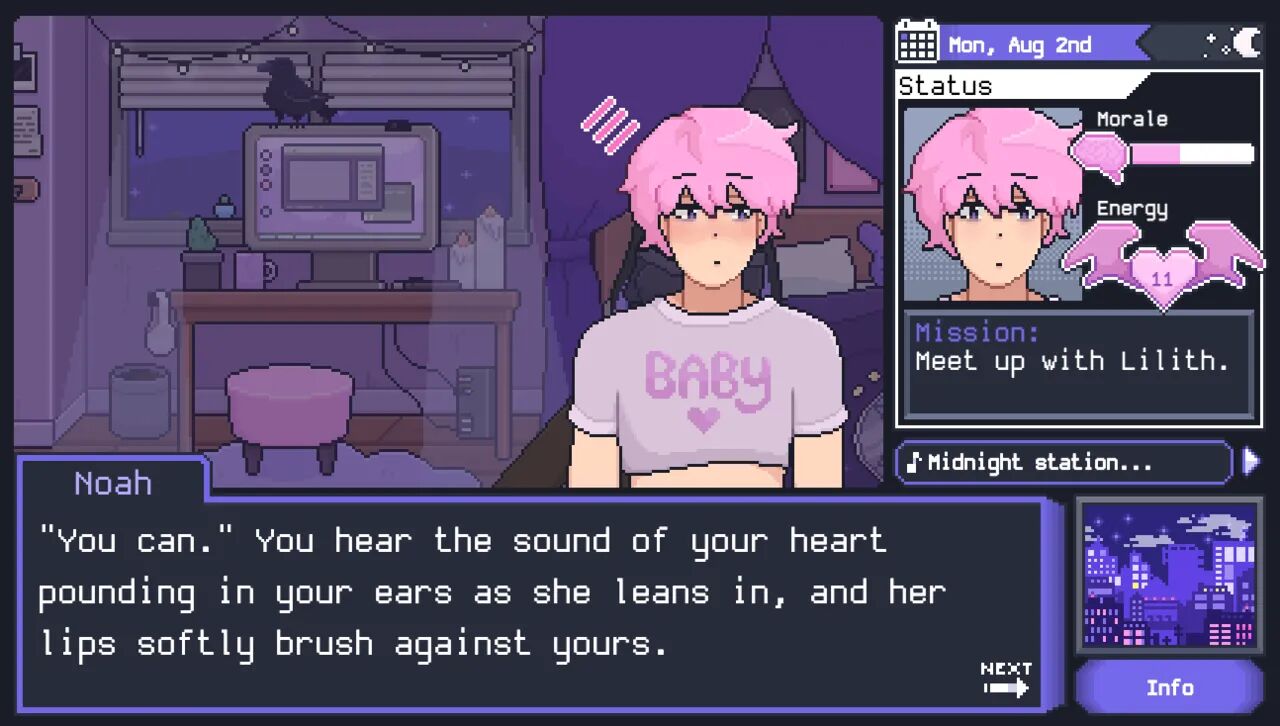1280x726 pixels.
Task: Click the Midnight station track bar
Action: pyautogui.click(x=1064, y=463)
